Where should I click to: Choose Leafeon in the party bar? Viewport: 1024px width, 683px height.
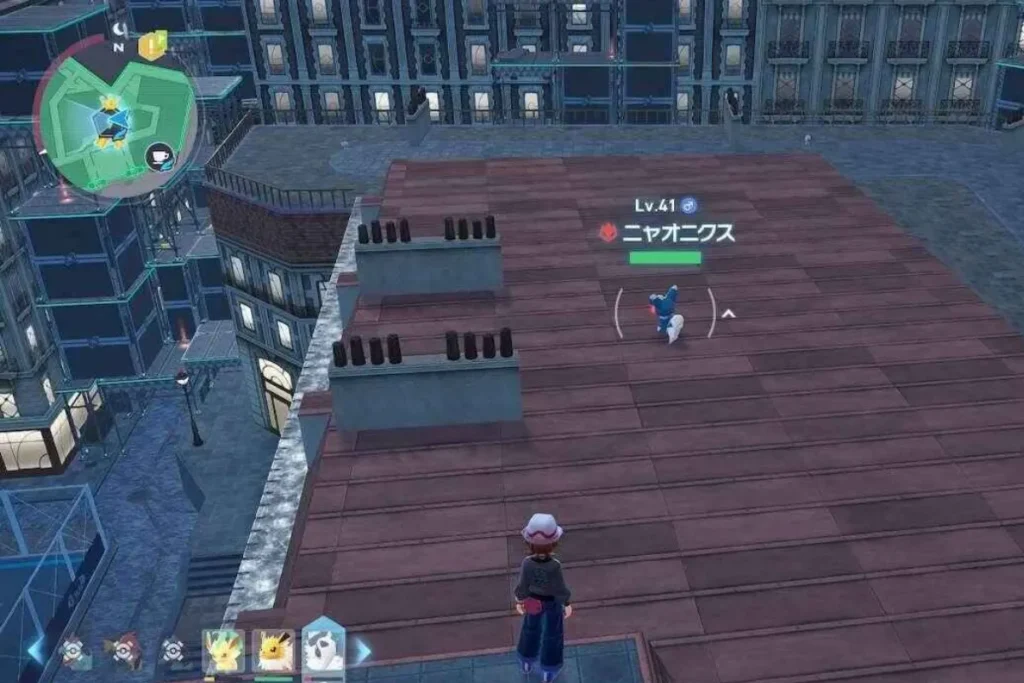click(x=221, y=650)
